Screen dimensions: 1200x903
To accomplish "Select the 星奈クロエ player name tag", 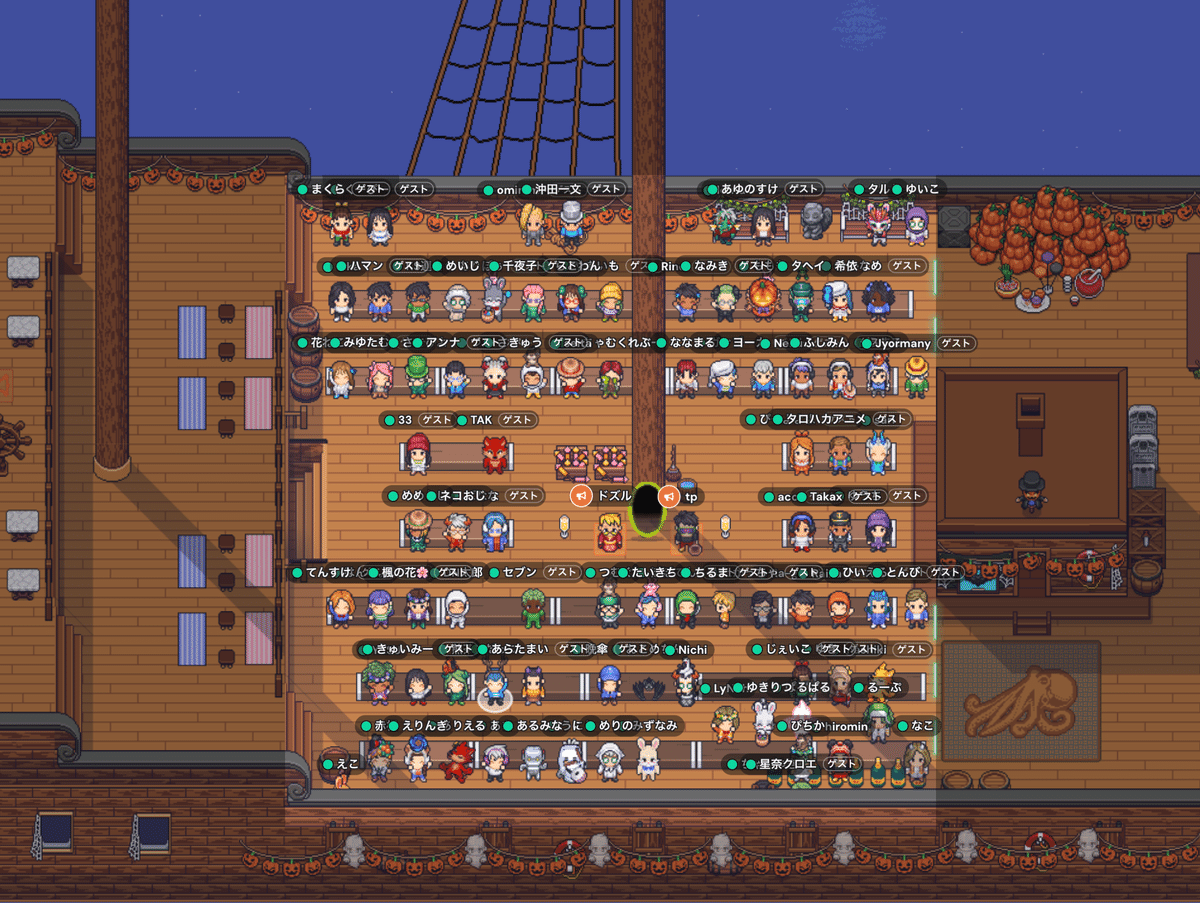I will (788, 765).
